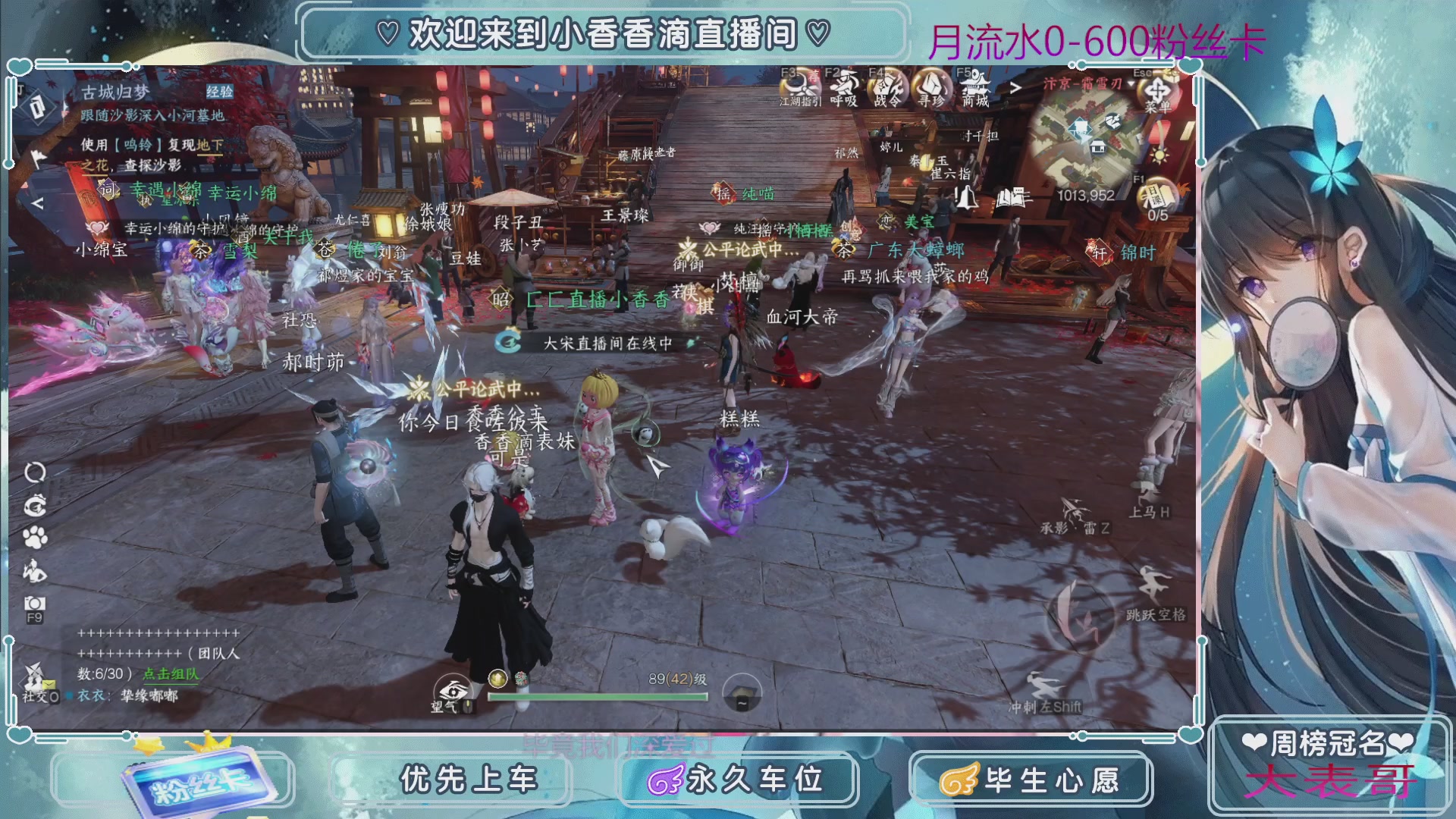Open the camera photo mode icon
Screen dimensions: 1456x819
[35, 604]
